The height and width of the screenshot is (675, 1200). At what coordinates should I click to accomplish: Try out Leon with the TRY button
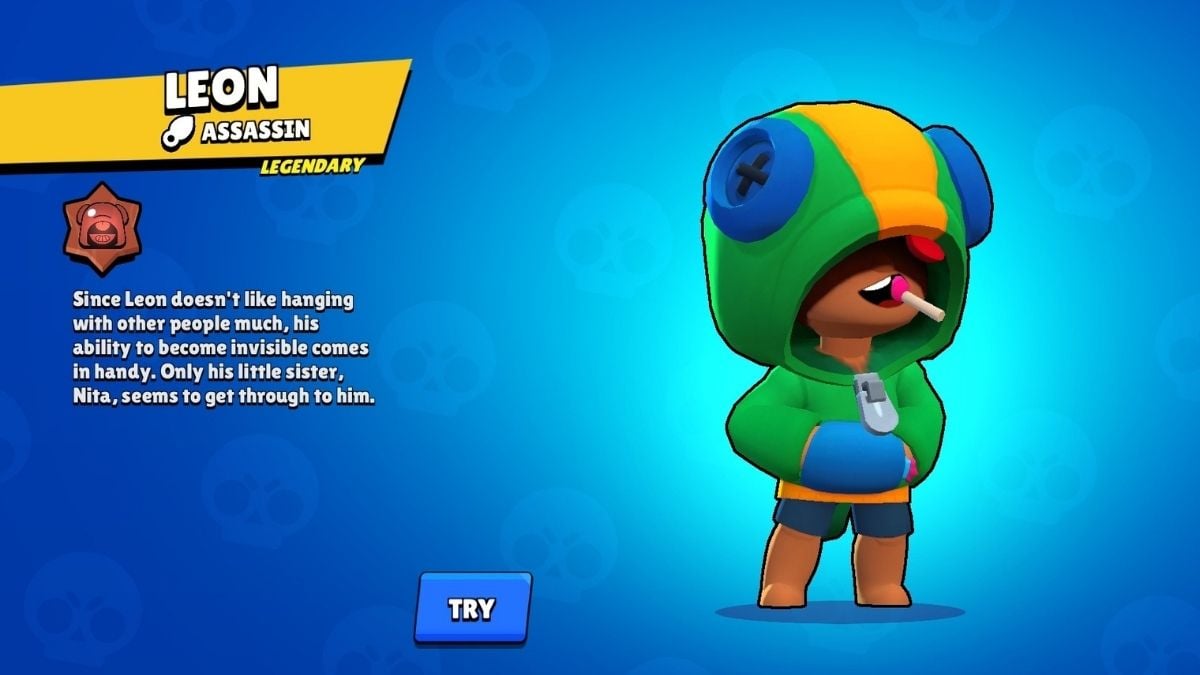[x=472, y=608]
